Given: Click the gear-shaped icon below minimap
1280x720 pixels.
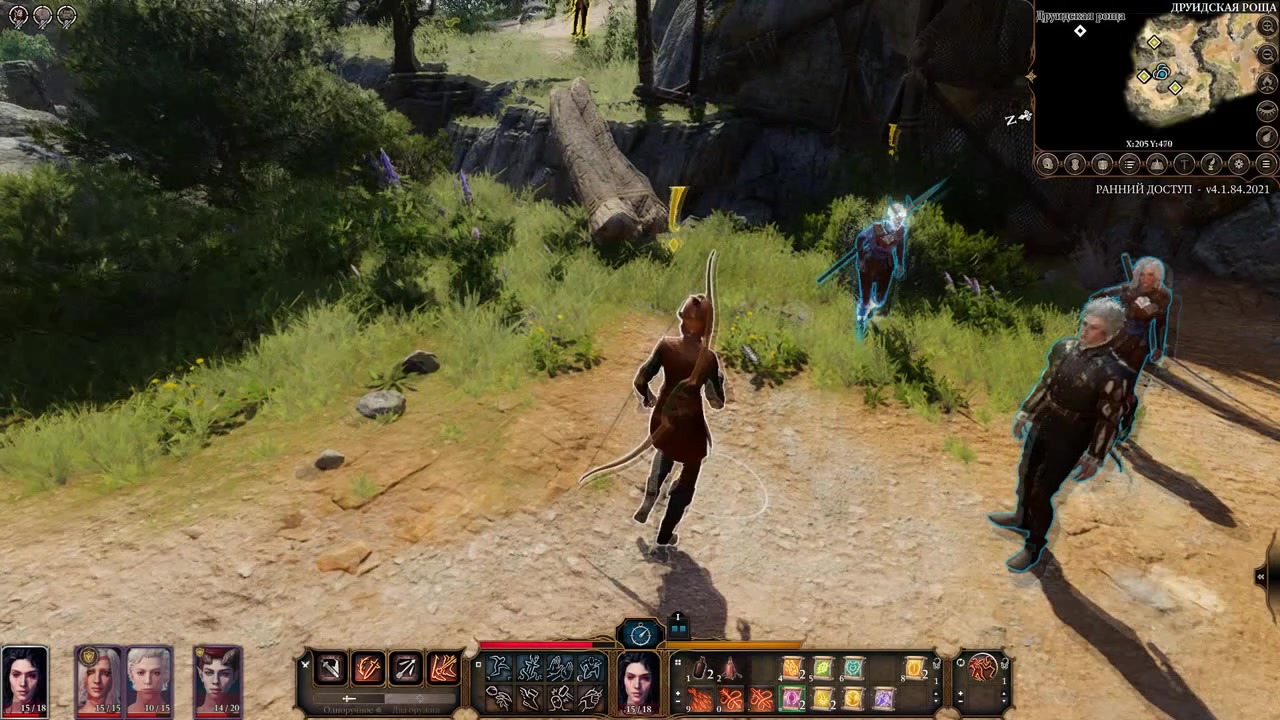Looking at the screenshot, I should (x=1238, y=164).
